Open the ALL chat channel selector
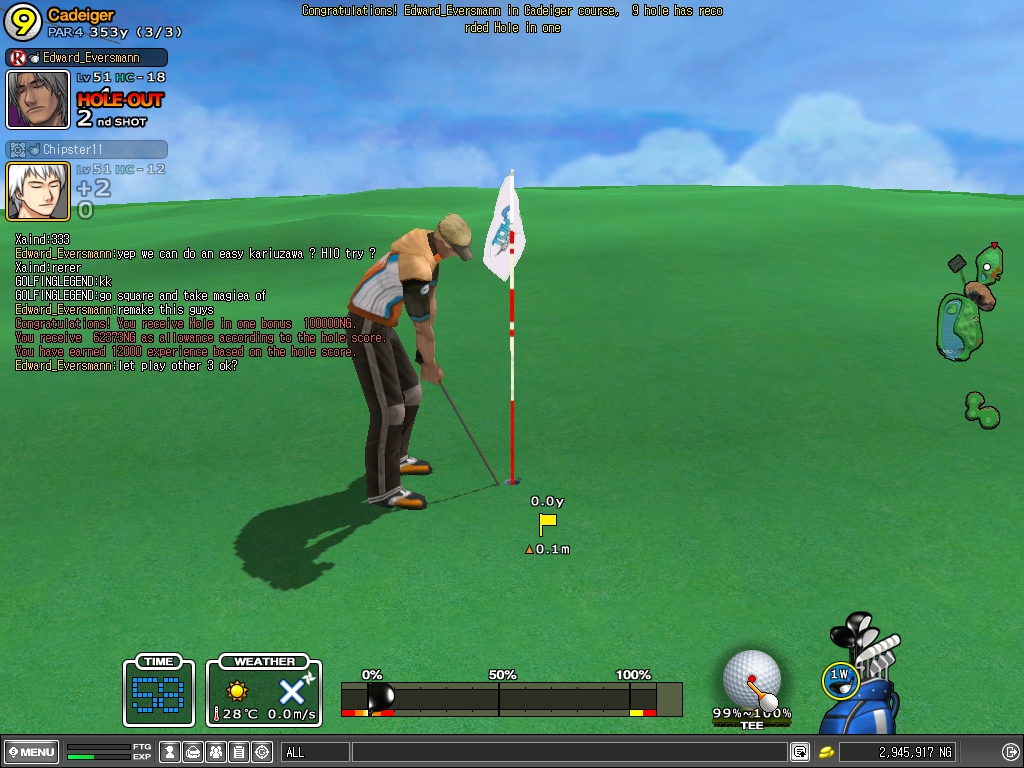This screenshot has width=1024, height=768. coord(315,752)
